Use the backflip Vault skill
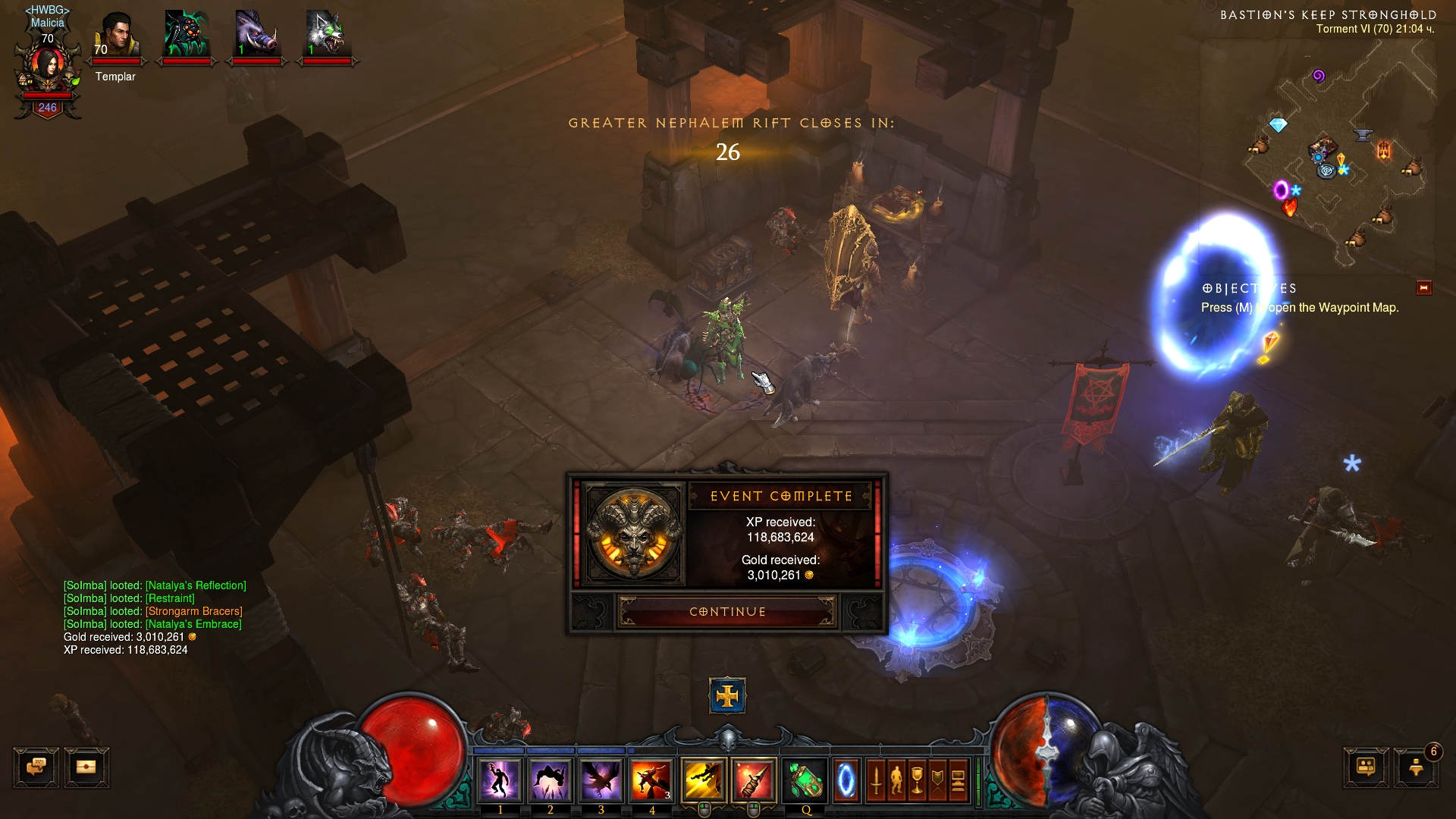This screenshot has height=819, width=1456. click(551, 780)
